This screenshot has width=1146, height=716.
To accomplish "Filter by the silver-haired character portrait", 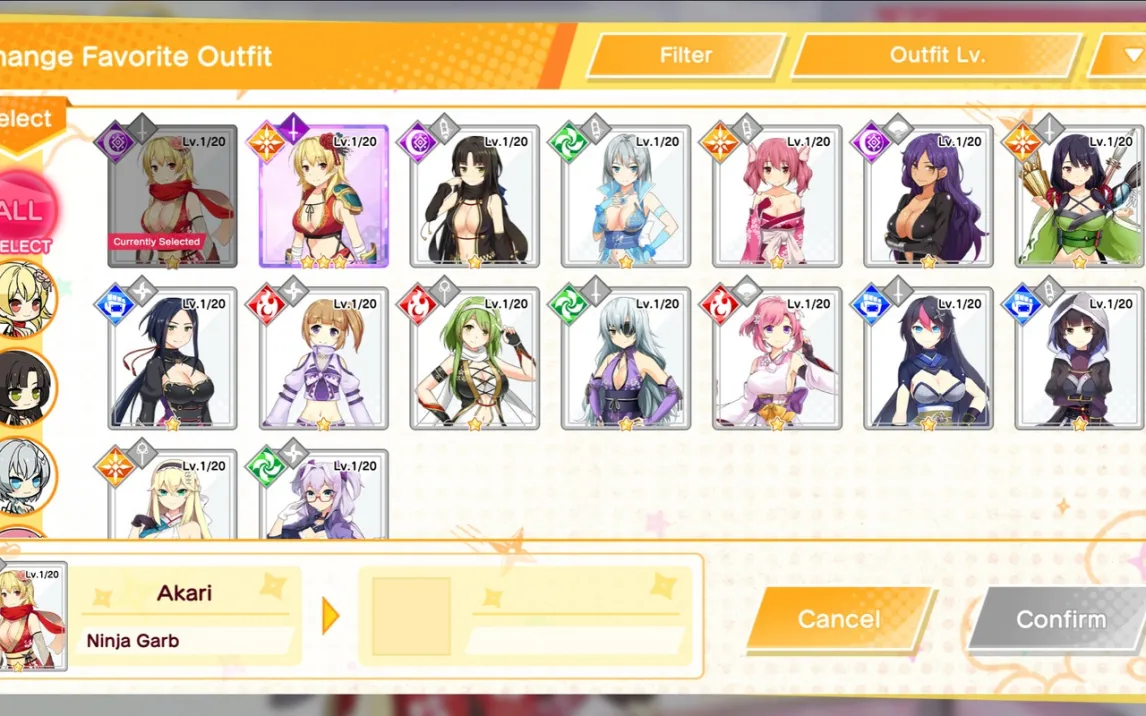I will pos(24,475).
